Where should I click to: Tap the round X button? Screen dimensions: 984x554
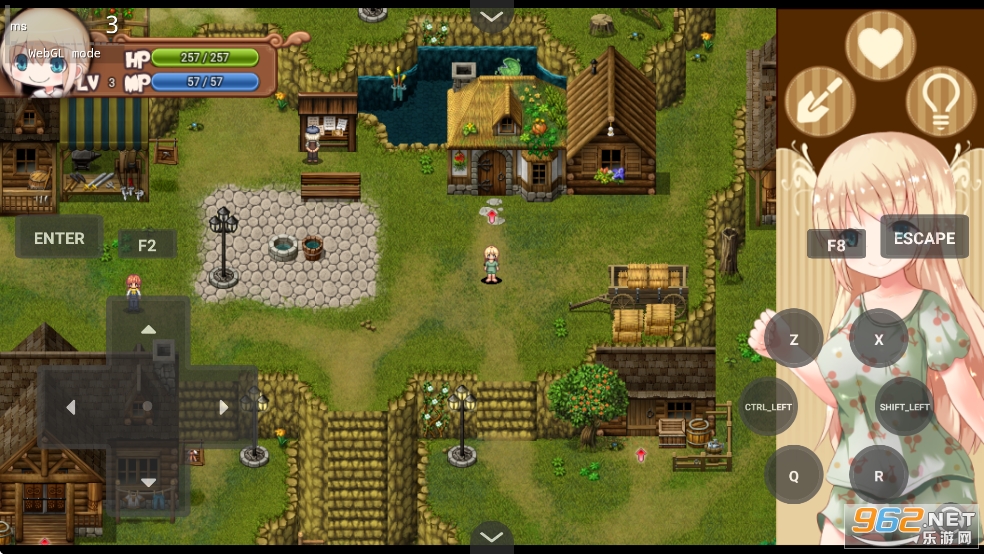[x=879, y=339]
